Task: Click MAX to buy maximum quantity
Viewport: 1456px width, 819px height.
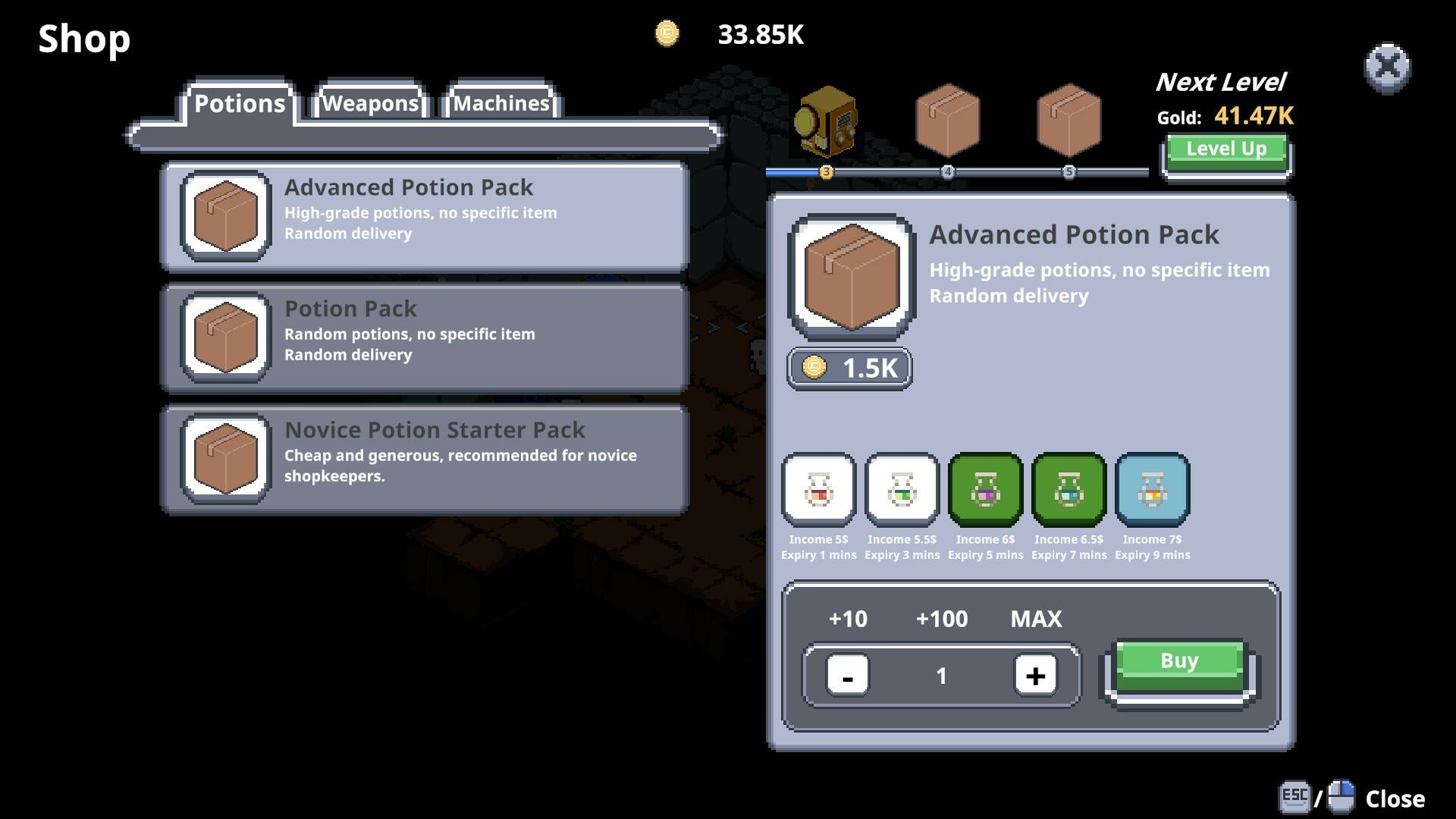Action: (1034, 619)
